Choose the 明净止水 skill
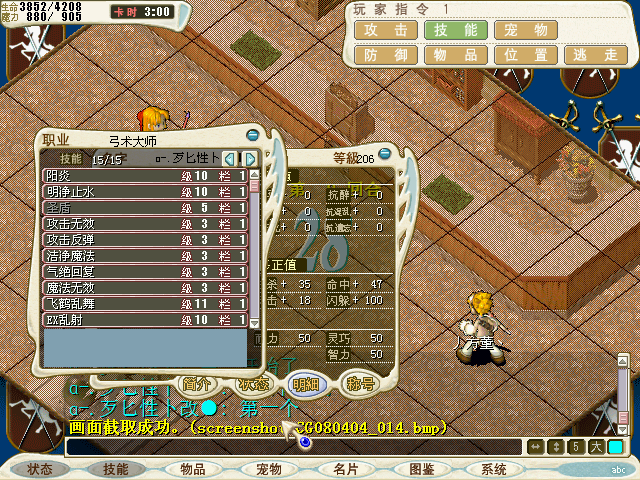This screenshot has height=480, width=640. pos(145,192)
